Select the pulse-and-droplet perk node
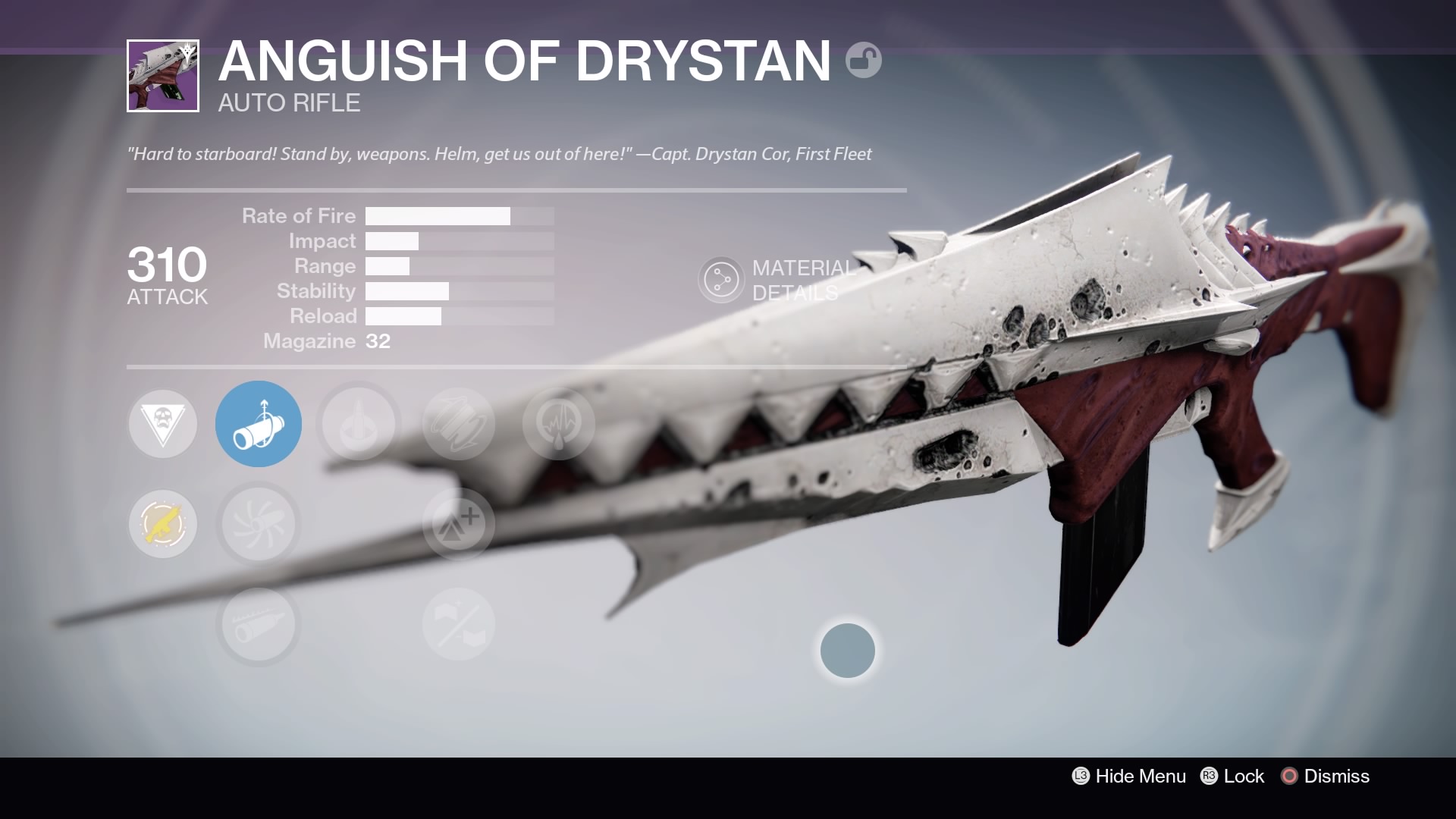The image size is (1456, 819). coord(559,424)
